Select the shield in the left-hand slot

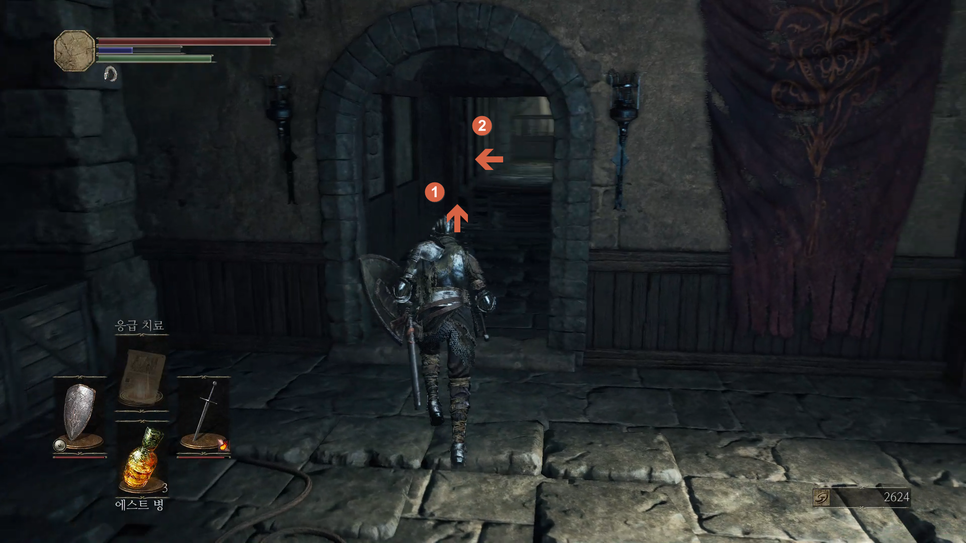[79, 416]
